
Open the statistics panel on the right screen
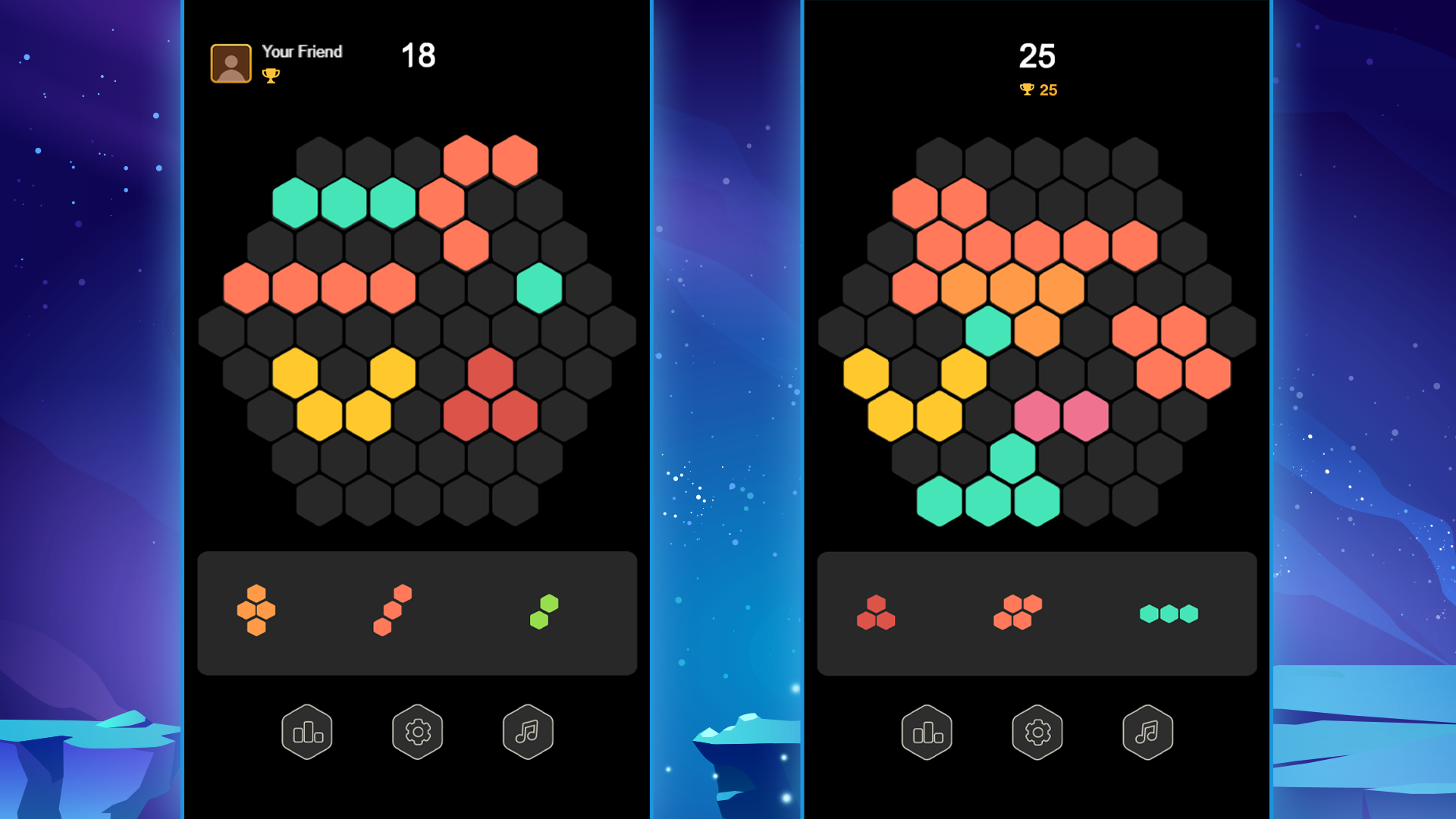pyautogui.click(x=927, y=730)
